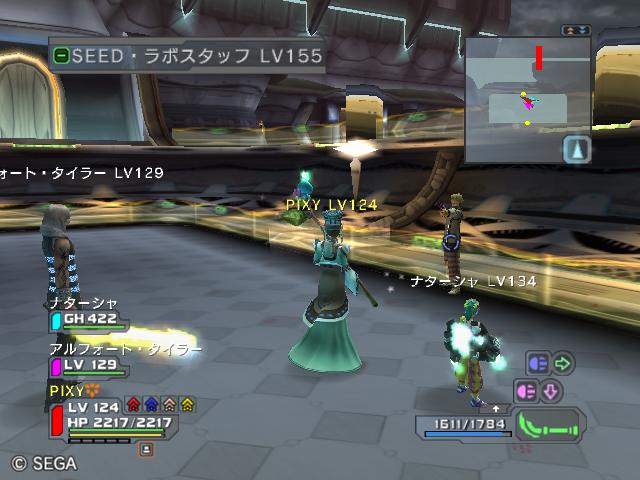This screenshot has height=480, width=640.
Task: Select the blue photon art palette icon
Action: (537, 363)
